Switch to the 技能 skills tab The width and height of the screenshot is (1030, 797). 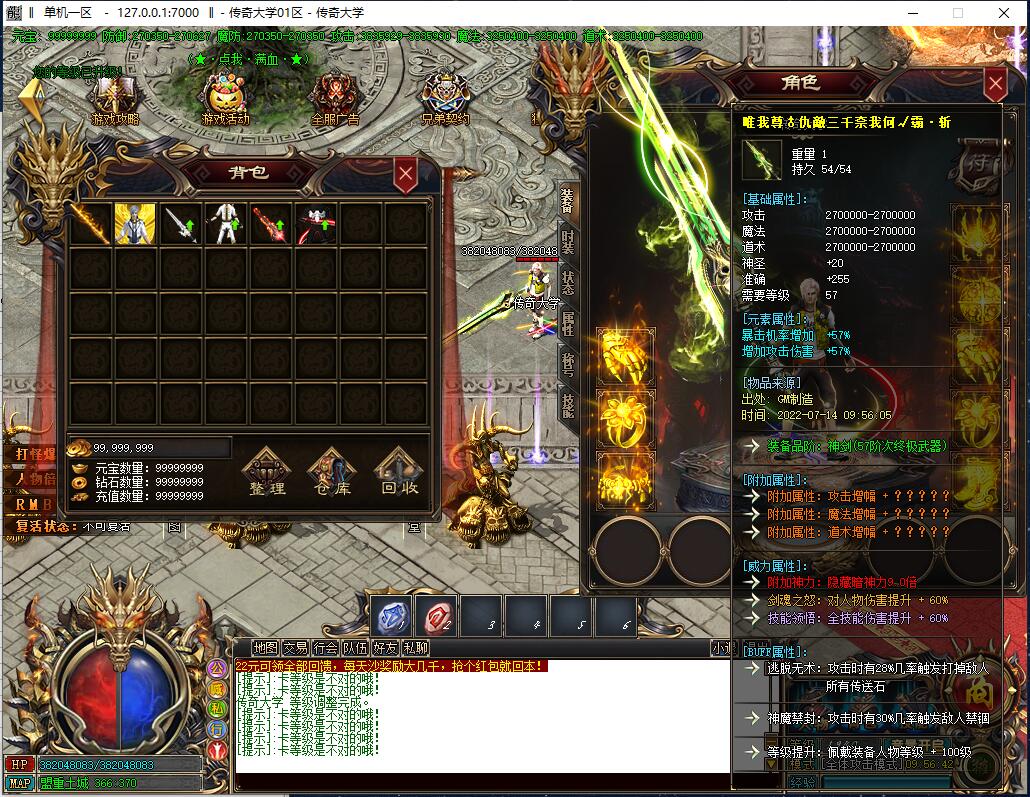pos(568,404)
